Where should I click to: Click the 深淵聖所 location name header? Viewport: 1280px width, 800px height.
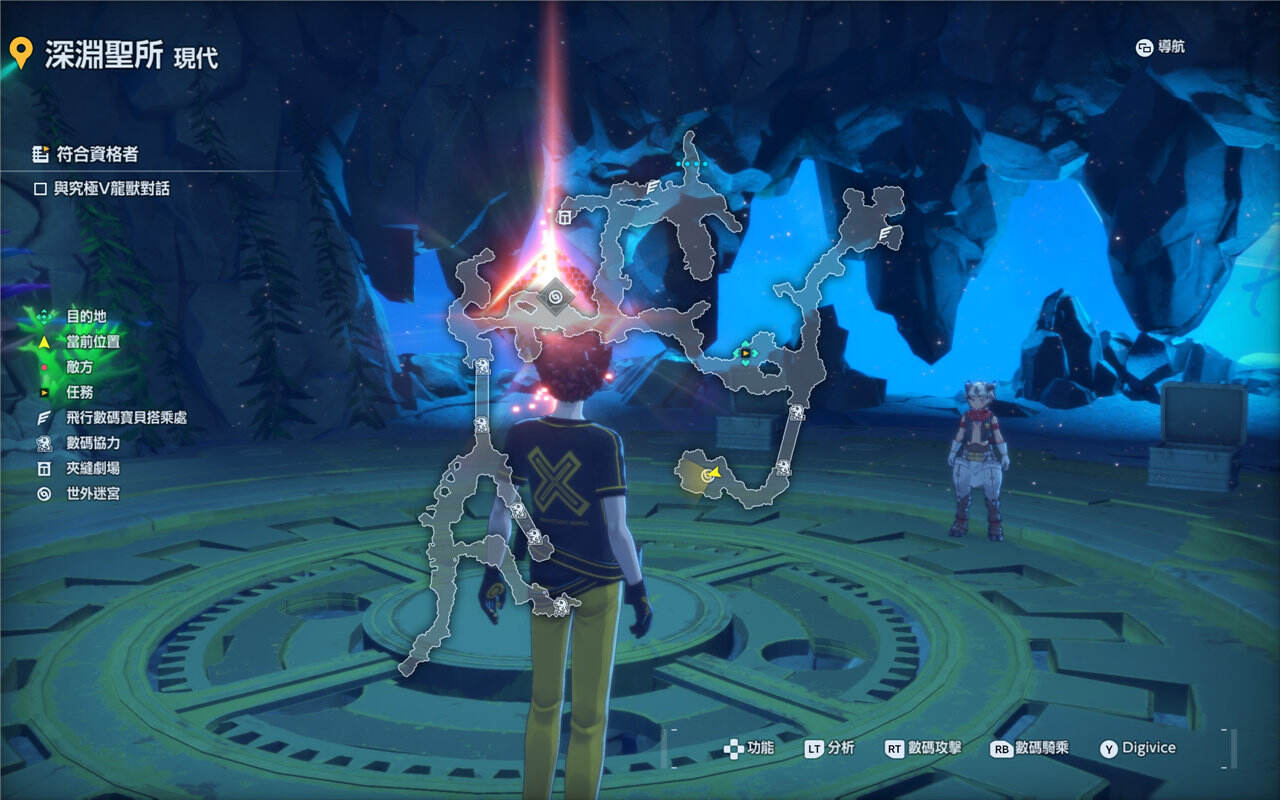tap(103, 55)
